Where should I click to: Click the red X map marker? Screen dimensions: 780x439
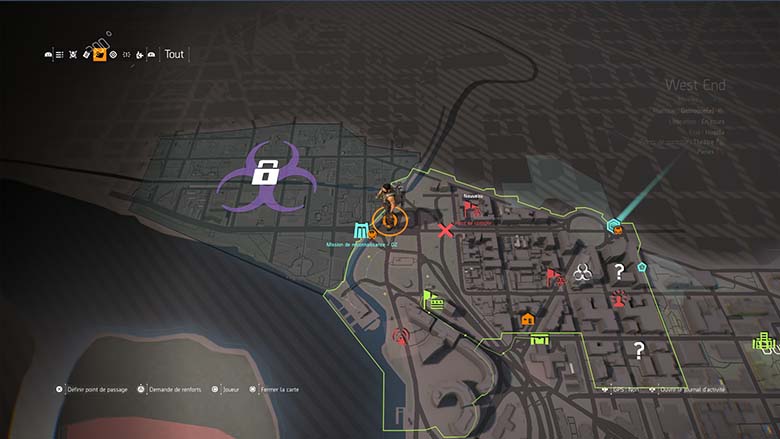[446, 231]
